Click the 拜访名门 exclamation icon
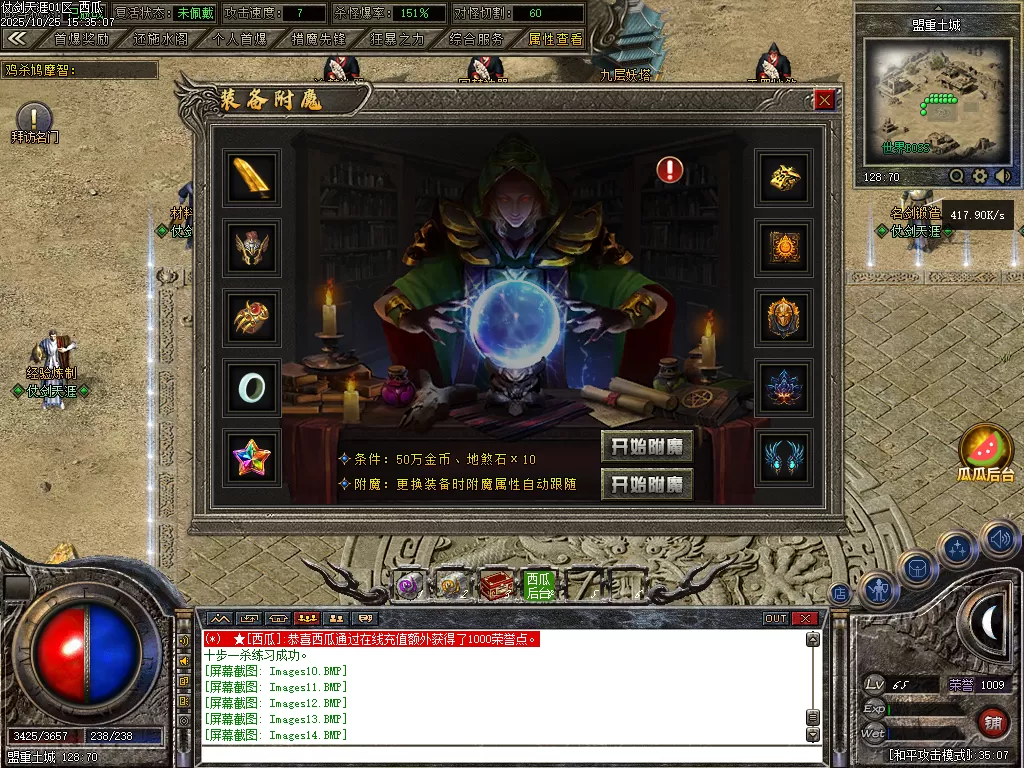This screenshot has height=768, width=1024. coord(34,117)
